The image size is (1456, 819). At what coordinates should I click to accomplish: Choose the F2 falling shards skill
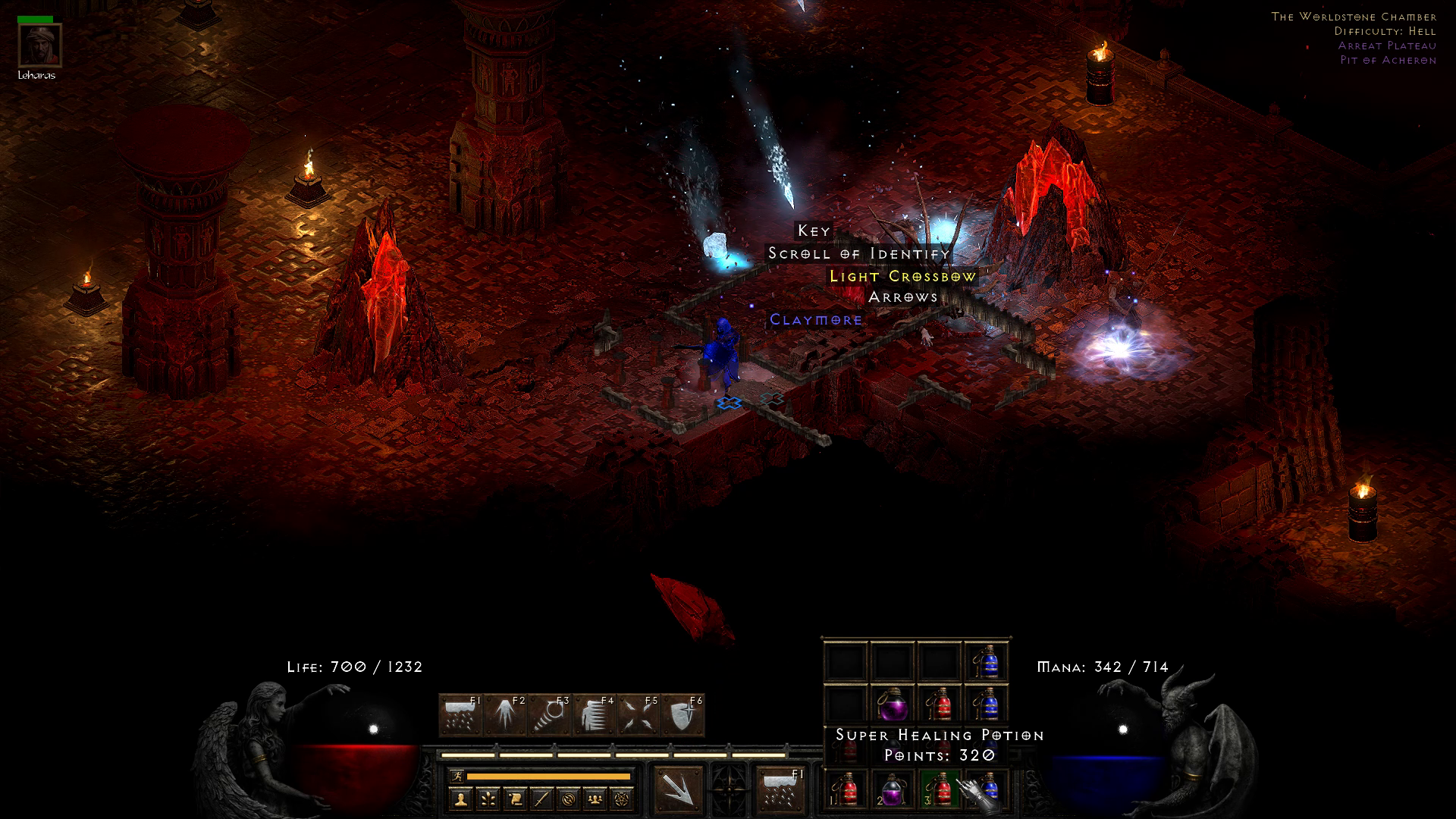[x=504, y=715]
